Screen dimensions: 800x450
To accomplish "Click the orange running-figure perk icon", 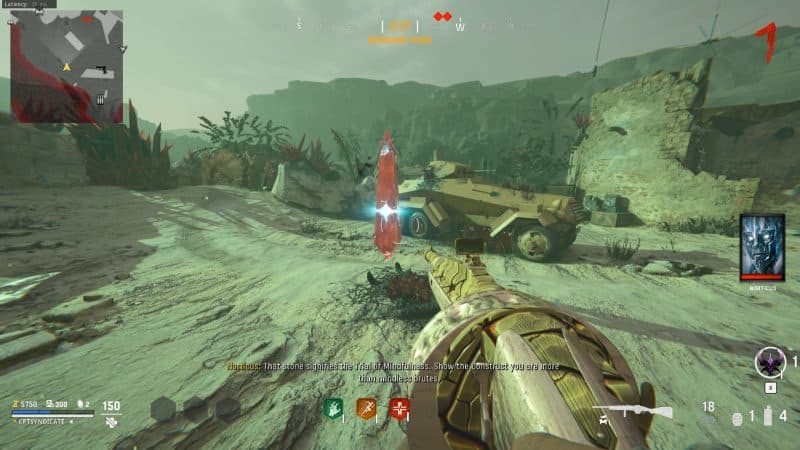I will pyautogui.click(x=367, y=408).
